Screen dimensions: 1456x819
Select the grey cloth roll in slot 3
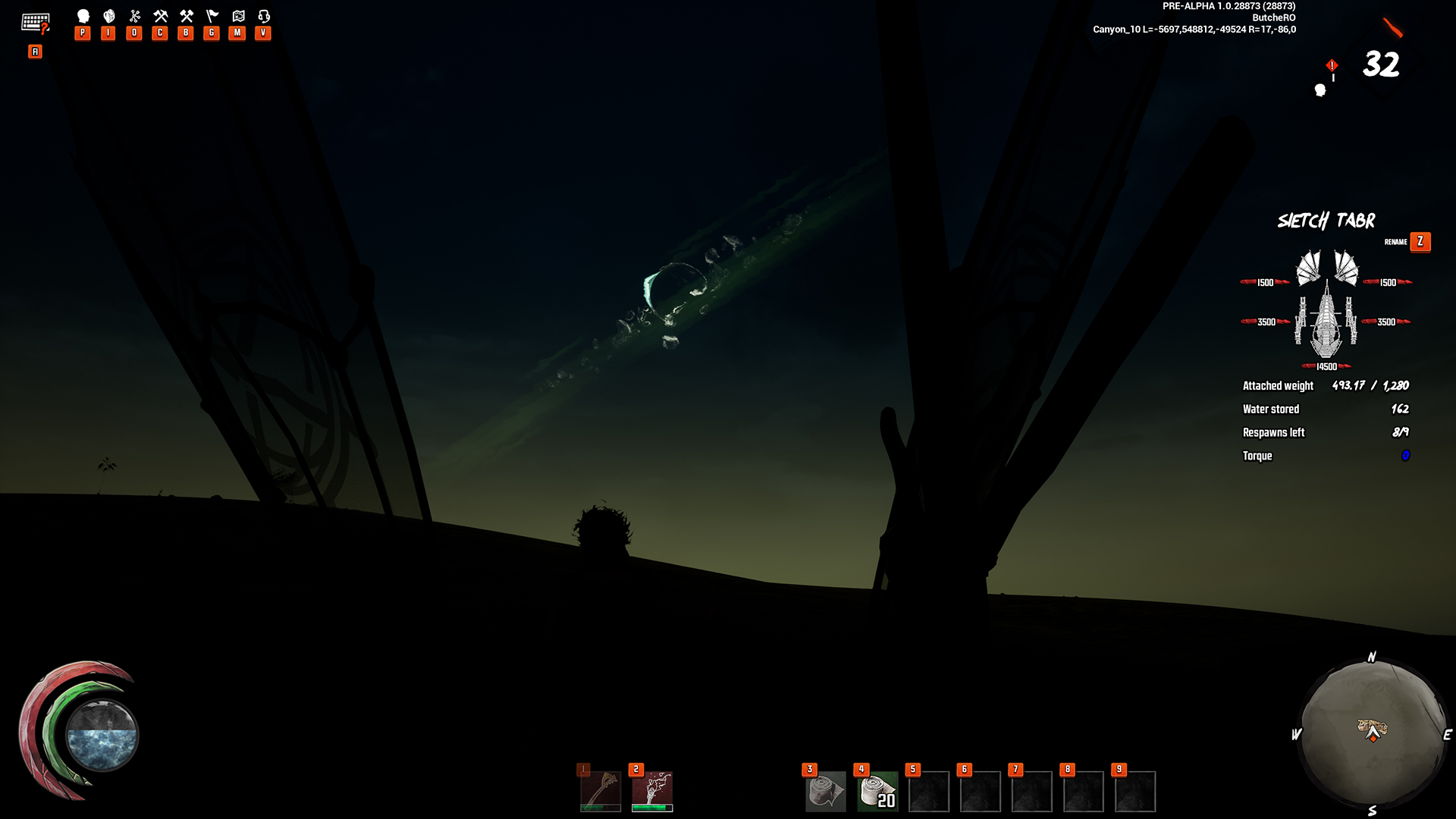tap(825, 792)
